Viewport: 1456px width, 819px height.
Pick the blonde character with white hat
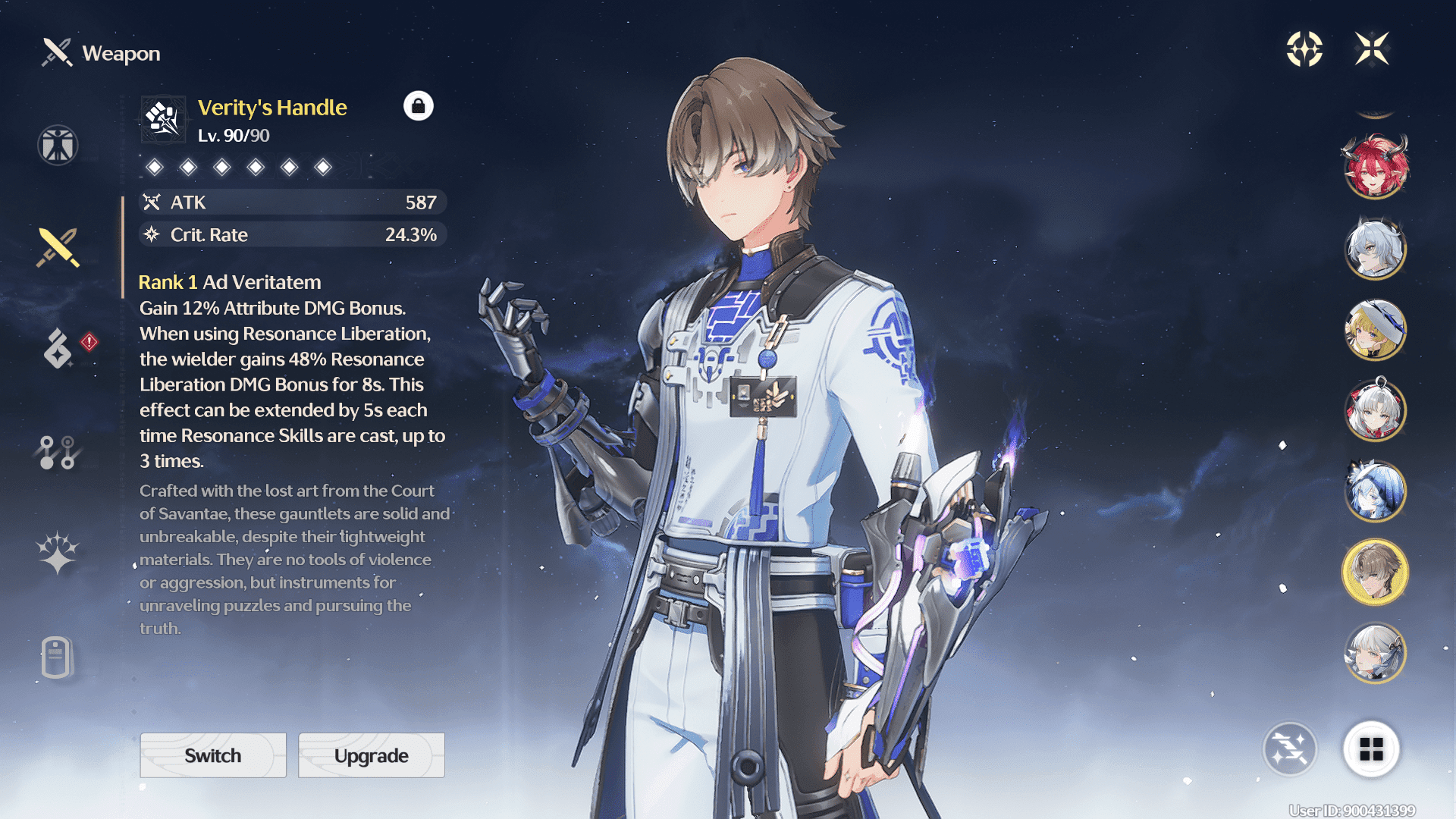(x=1375, y=329)
